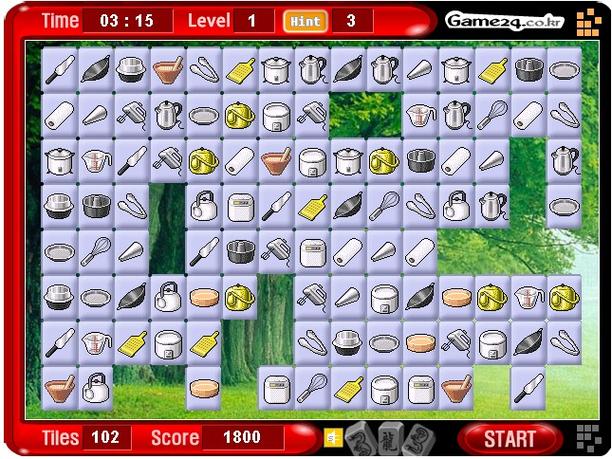This screenshot has height=459, width=612.
Task: Click the small yellow square icon
Action: pyautogui.click(x=330, y=437)
